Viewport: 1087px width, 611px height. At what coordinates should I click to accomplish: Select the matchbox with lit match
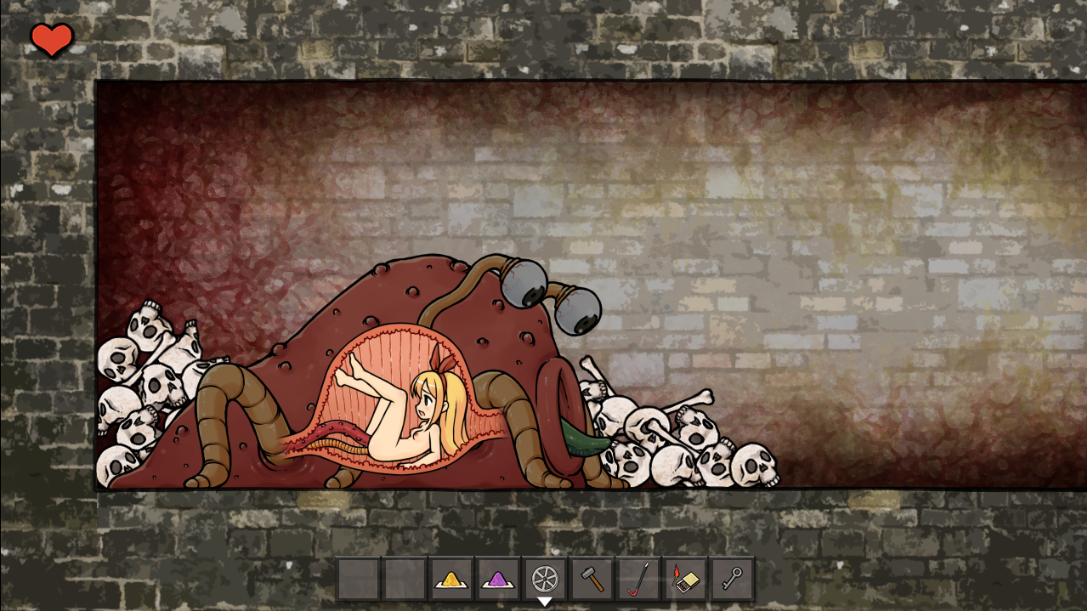[x=686, y=579]
